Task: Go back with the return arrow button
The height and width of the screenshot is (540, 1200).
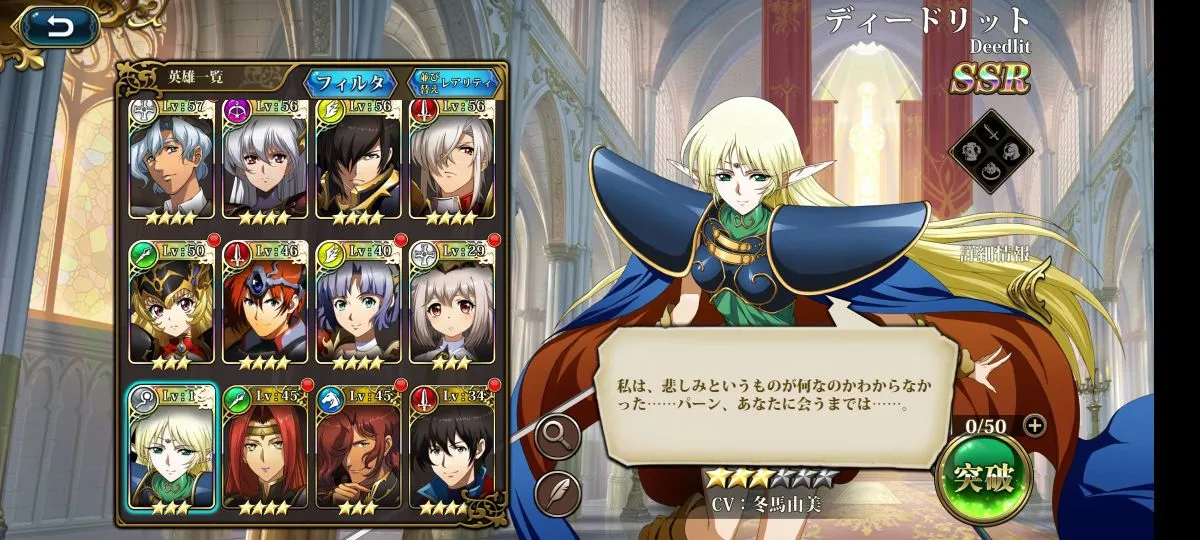Action: 58,27
